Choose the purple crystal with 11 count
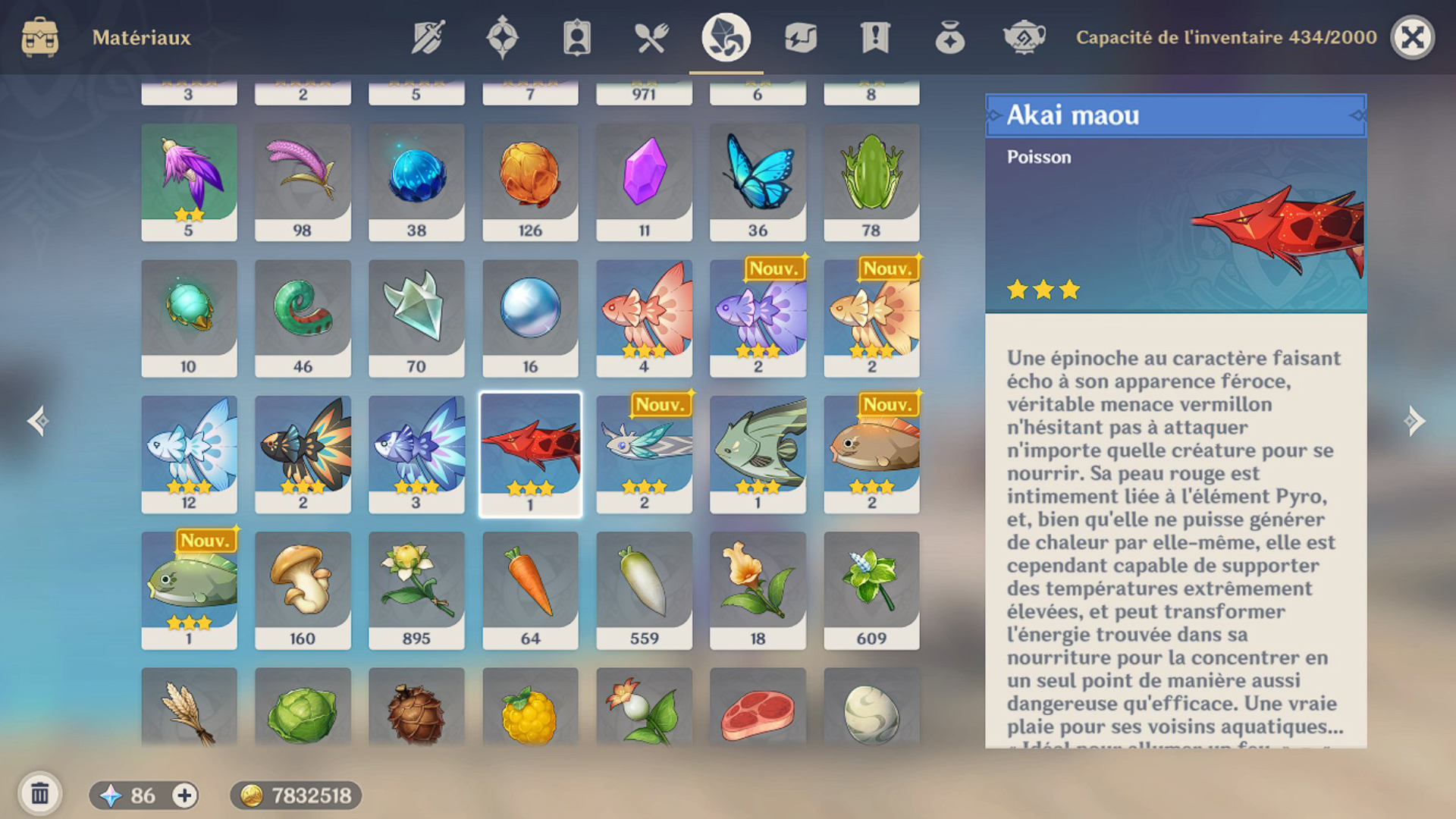Screen dimensions: 1456x819 (644, 182)
